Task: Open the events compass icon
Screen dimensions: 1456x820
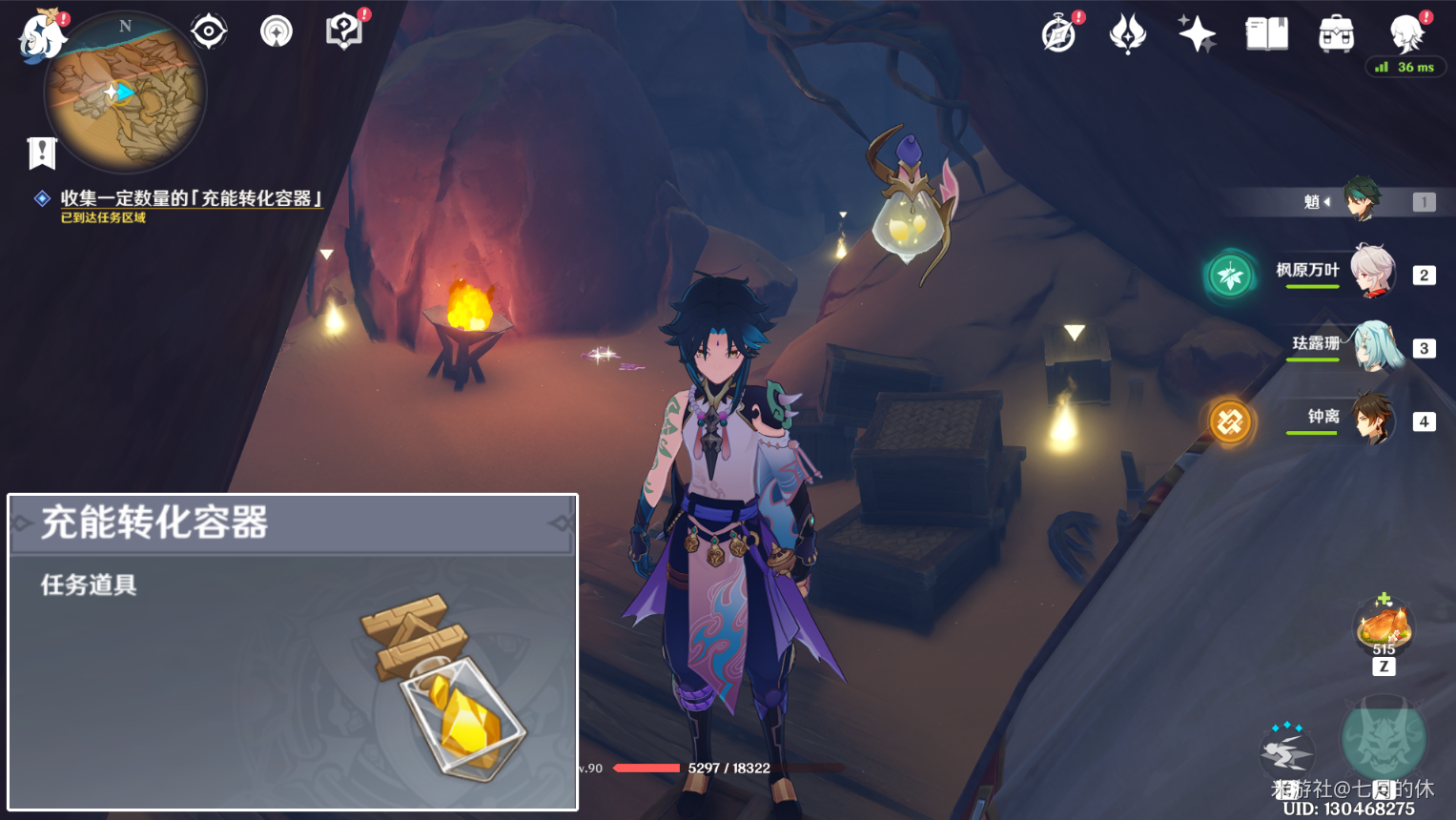Action: click(x=1058, y=34)
